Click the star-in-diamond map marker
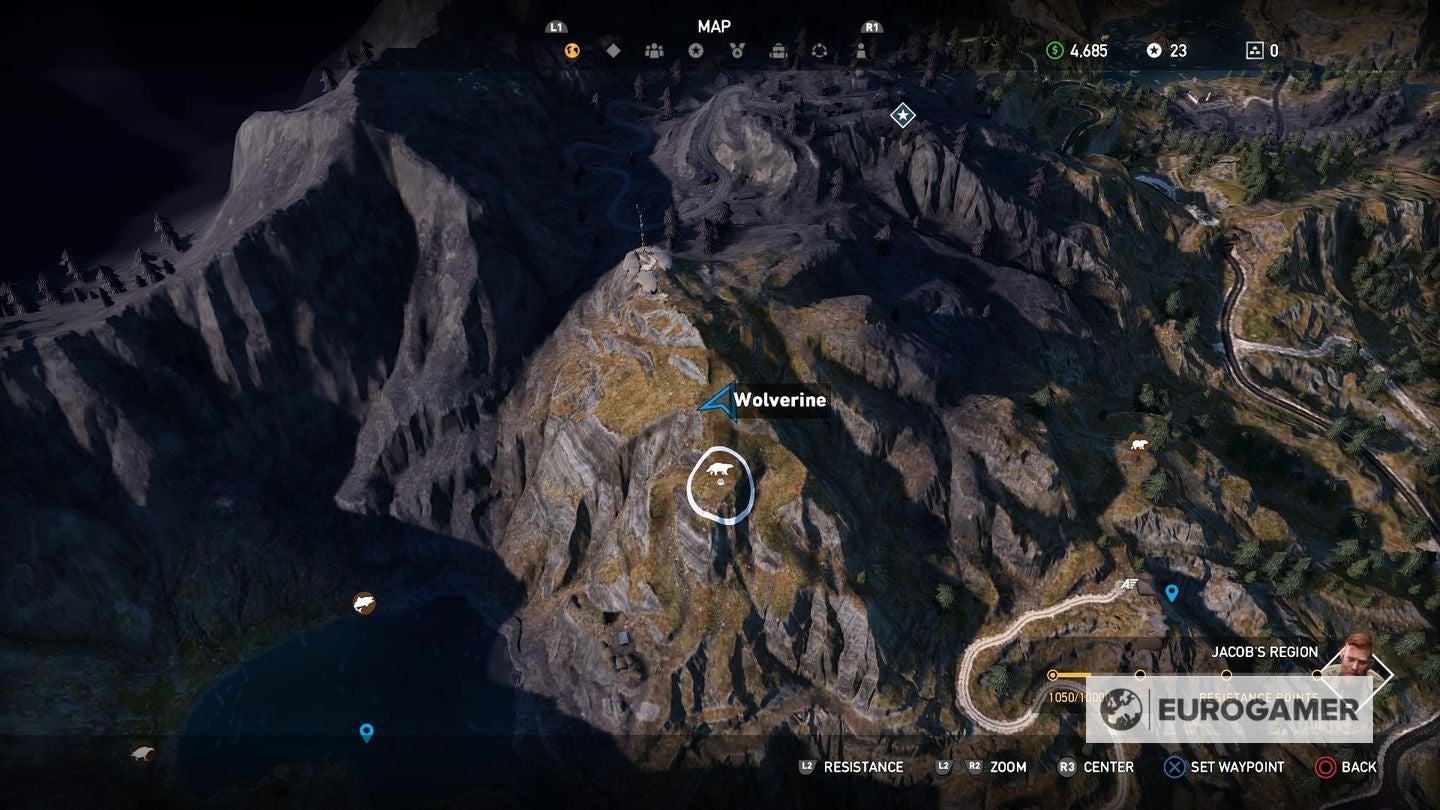 coord(903,117)
